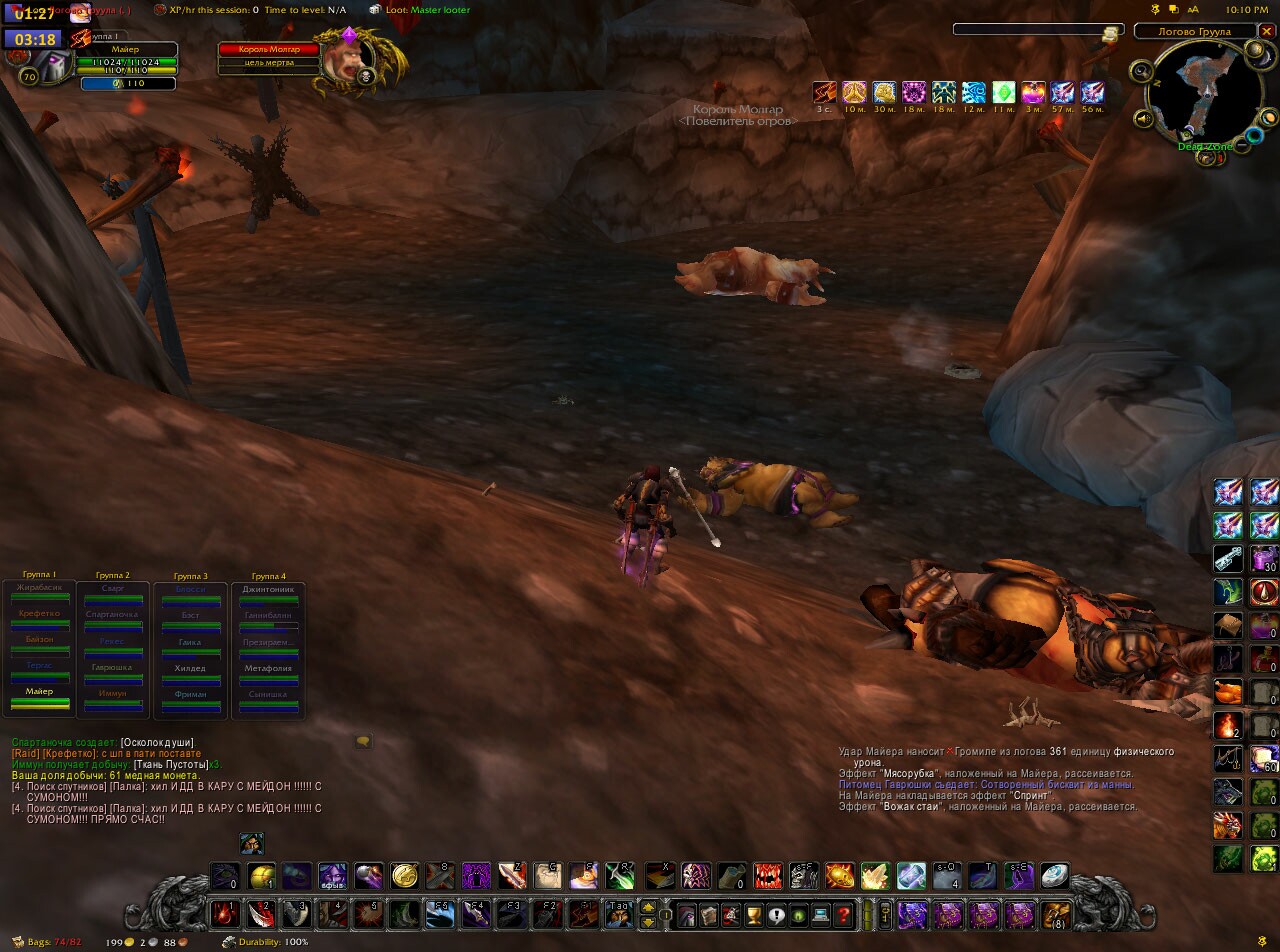Screen dimensions: 1280x952
Task: Select raid member Спартаночка in Группа 2
Action: pos(113,615)
